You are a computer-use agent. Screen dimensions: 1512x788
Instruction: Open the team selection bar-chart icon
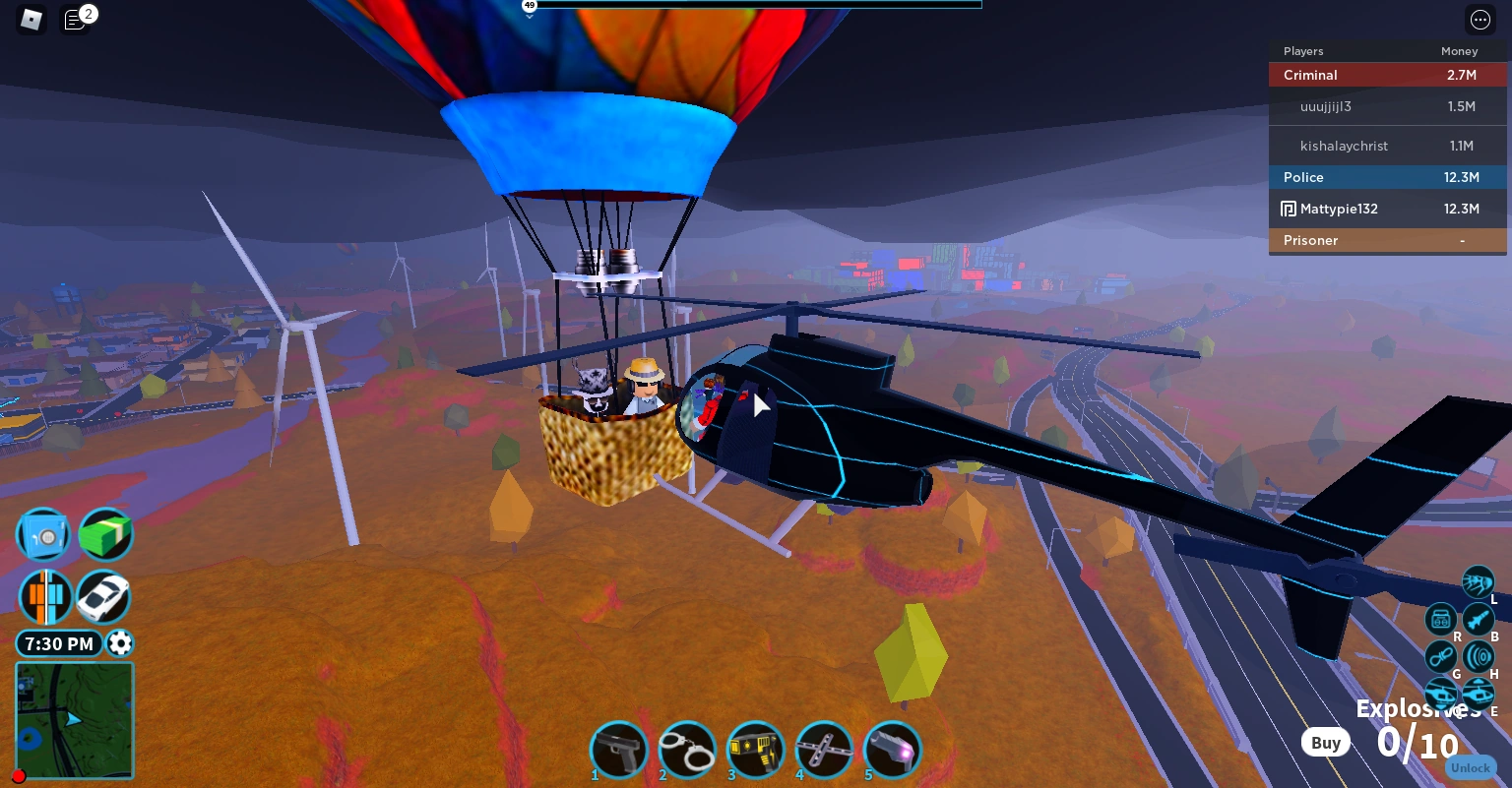tap(43, 597)
